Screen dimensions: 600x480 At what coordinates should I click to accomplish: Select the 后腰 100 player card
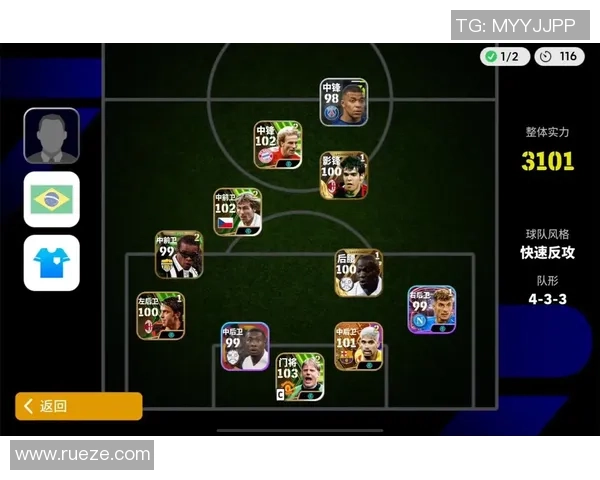(x=358, y=272)
